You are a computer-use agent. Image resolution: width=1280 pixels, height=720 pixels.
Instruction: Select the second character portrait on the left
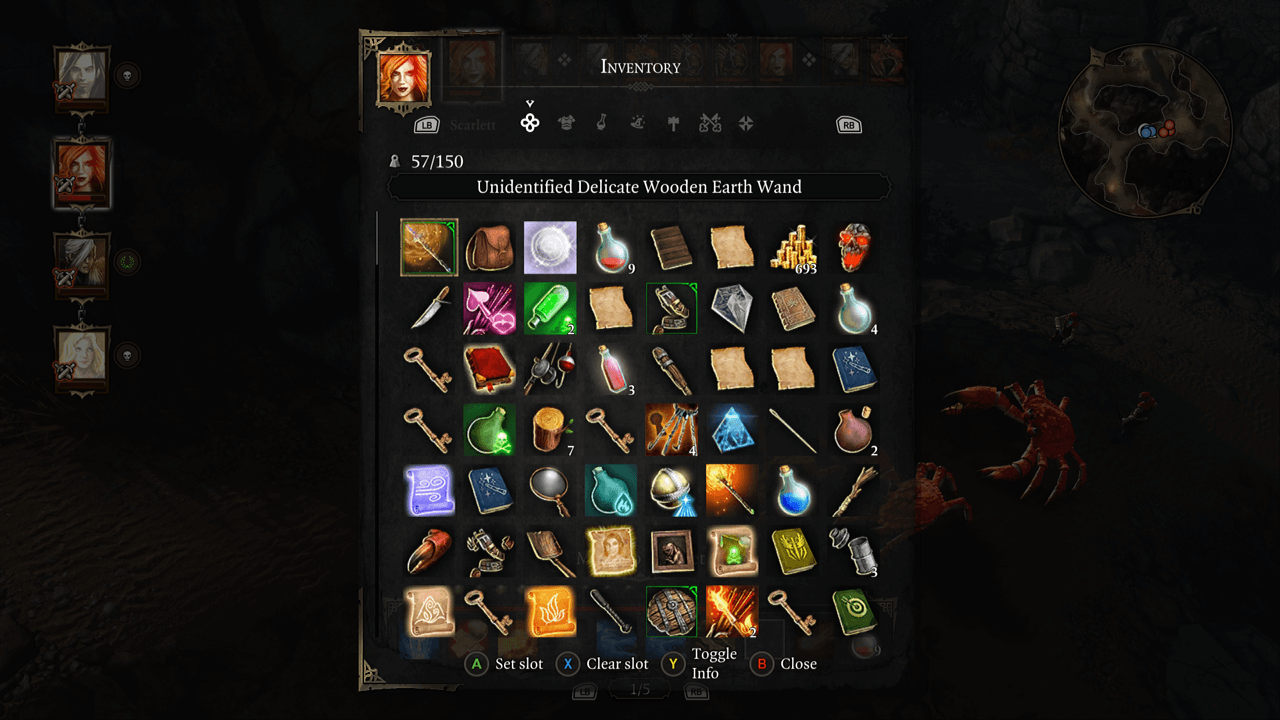point(81,172)
